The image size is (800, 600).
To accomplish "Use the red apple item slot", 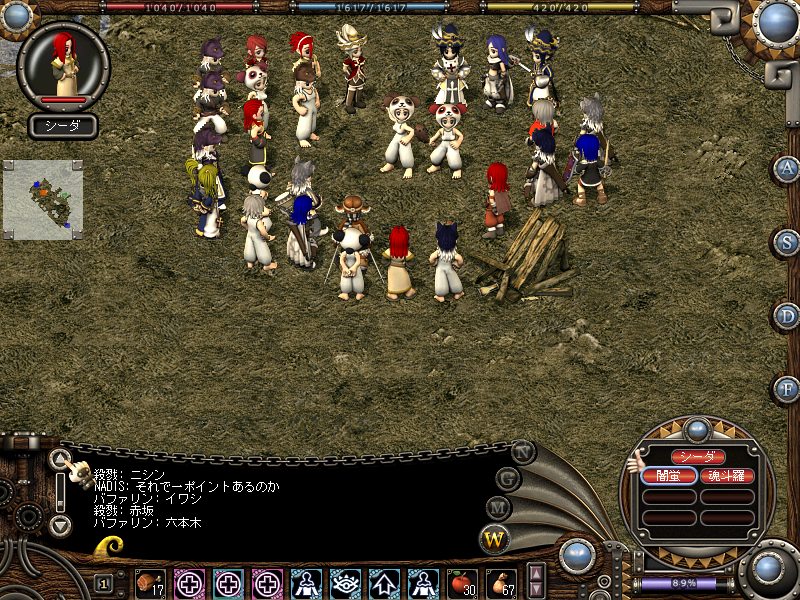I will coord(461,582).
